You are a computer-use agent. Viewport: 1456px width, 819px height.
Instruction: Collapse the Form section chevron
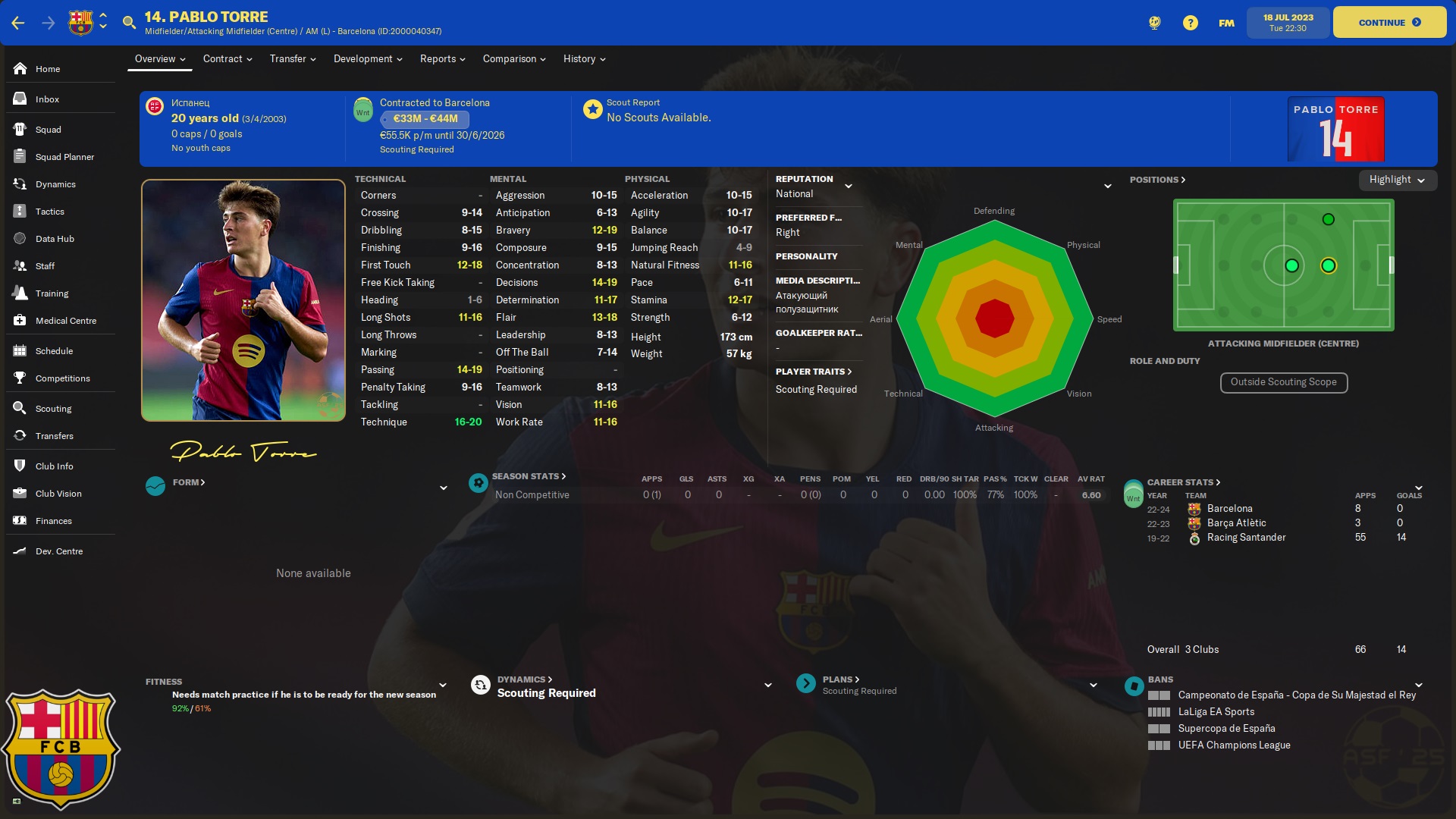(444, 488)
